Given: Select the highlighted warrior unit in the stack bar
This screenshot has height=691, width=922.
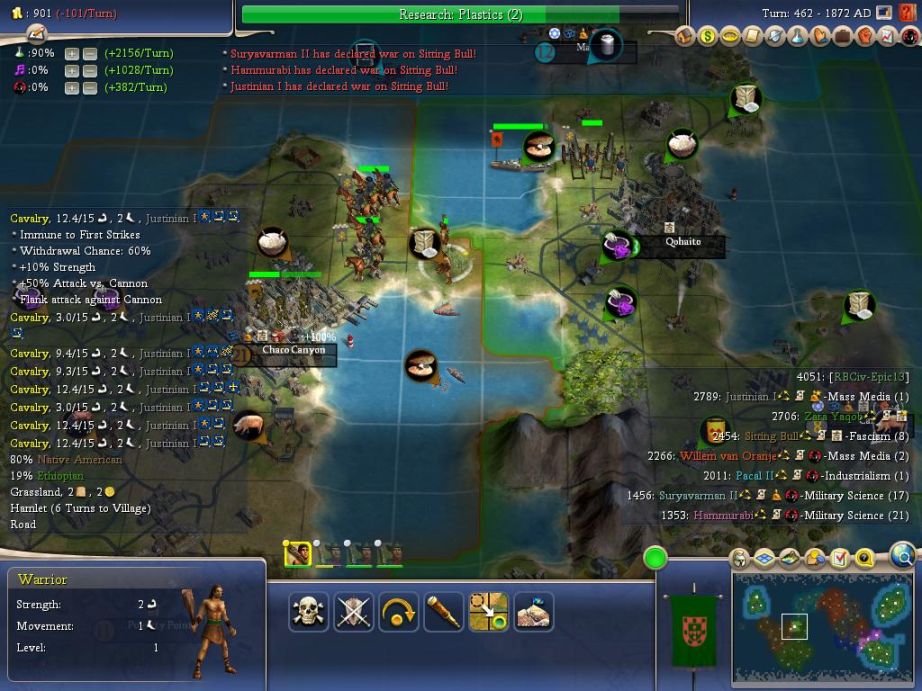Looking at the screenshot, I should (297, 553).
